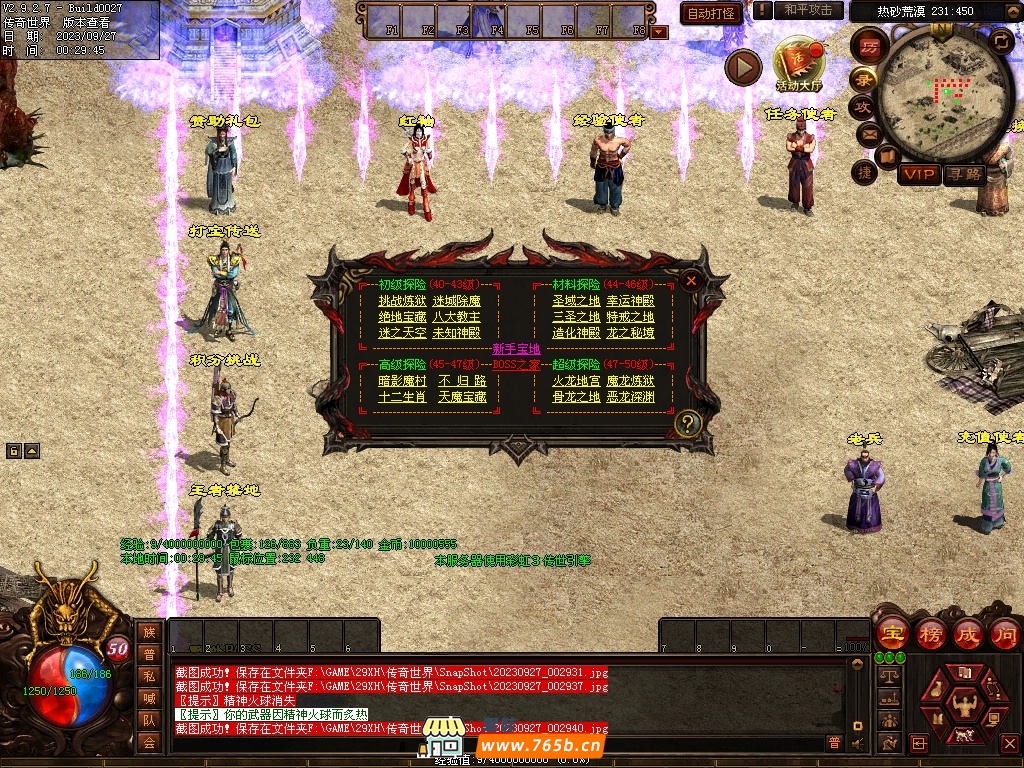The image size is (1024, 768).
Task: Close the exploration teleport dialog
Action: [x=690, y=281]
